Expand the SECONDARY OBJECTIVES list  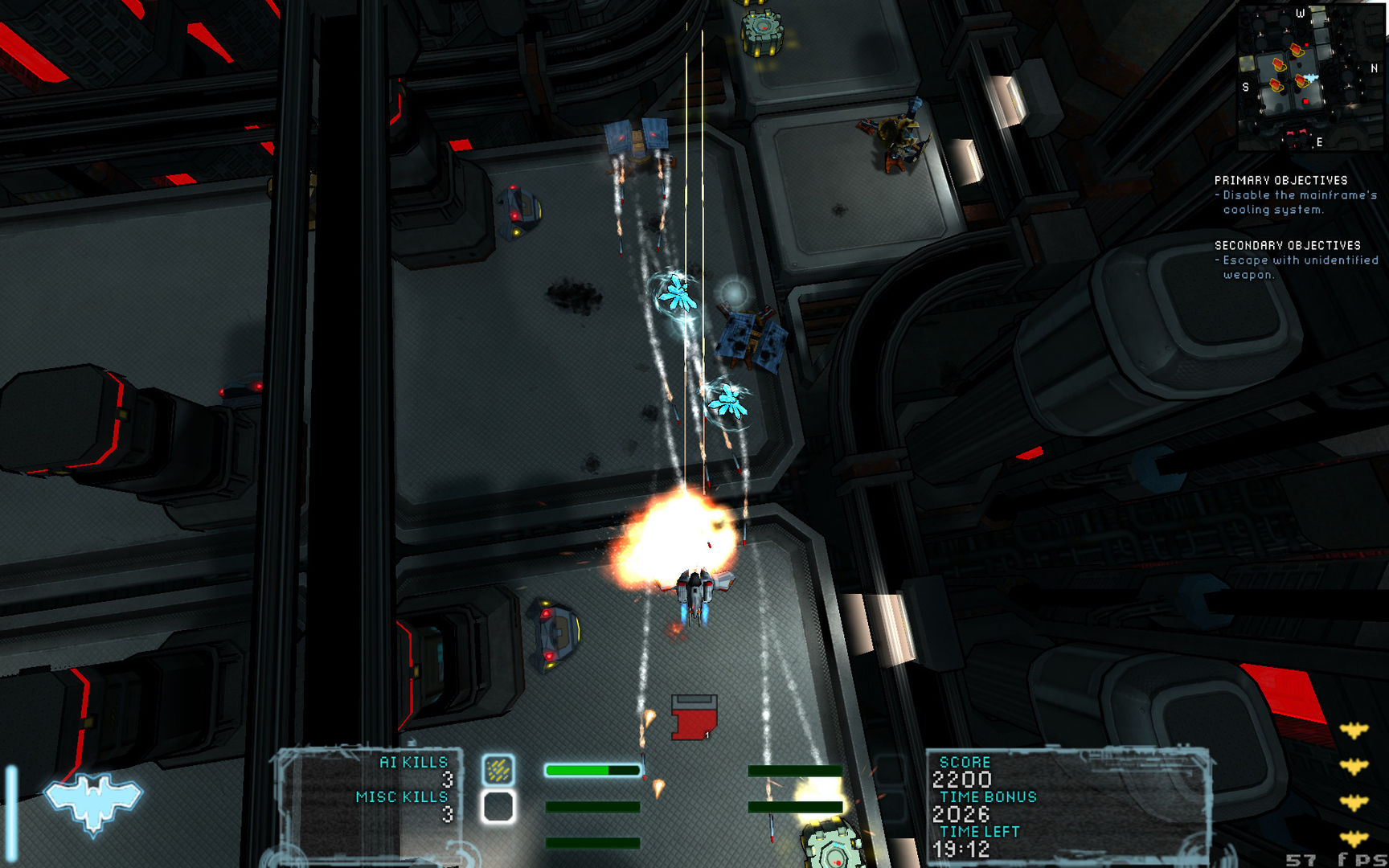click(x=1288, y=245)
